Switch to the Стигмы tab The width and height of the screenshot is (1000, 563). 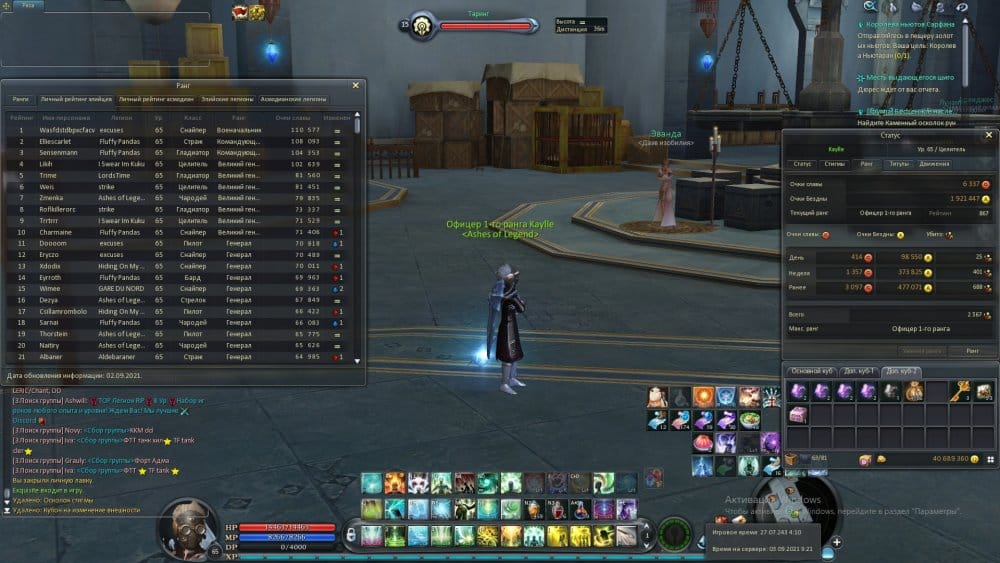[834, 163]
